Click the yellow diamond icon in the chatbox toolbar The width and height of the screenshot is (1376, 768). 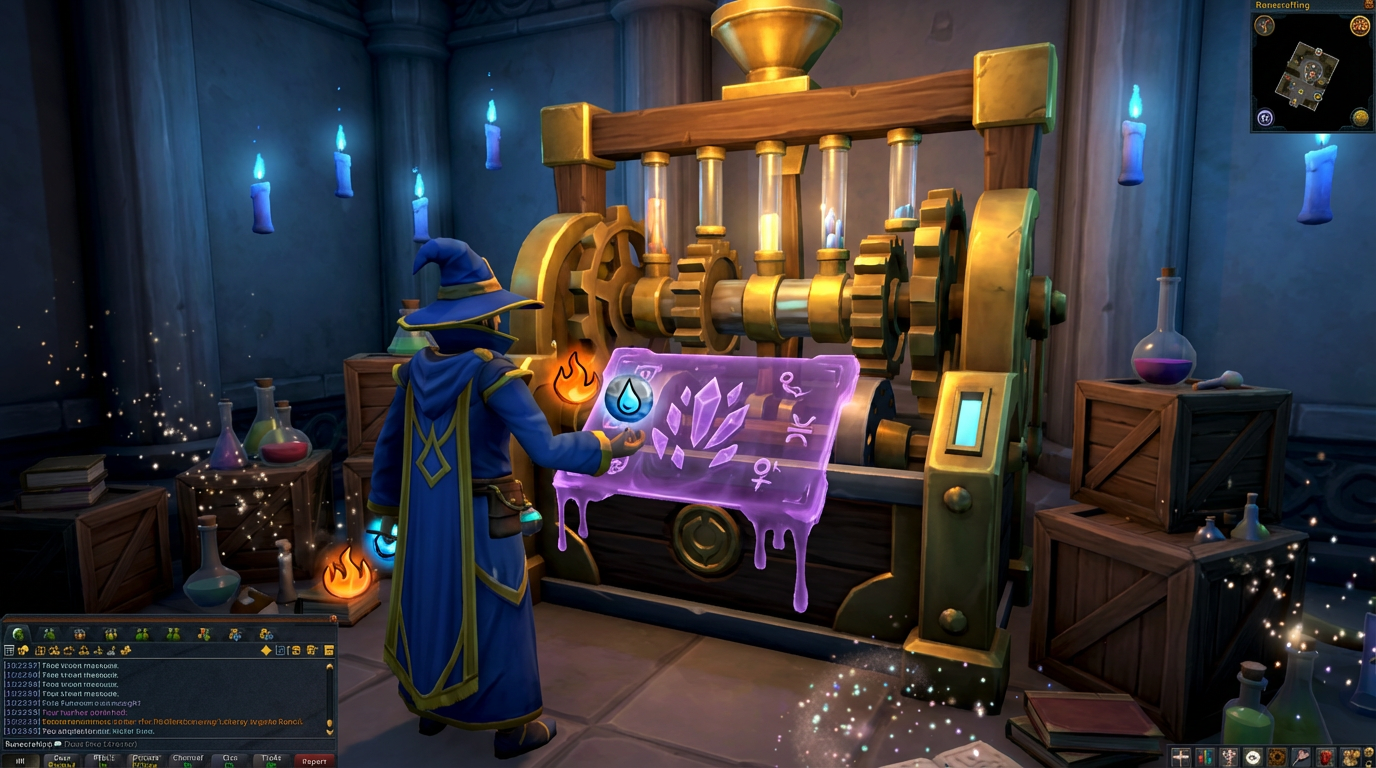[x=266, y=649]
